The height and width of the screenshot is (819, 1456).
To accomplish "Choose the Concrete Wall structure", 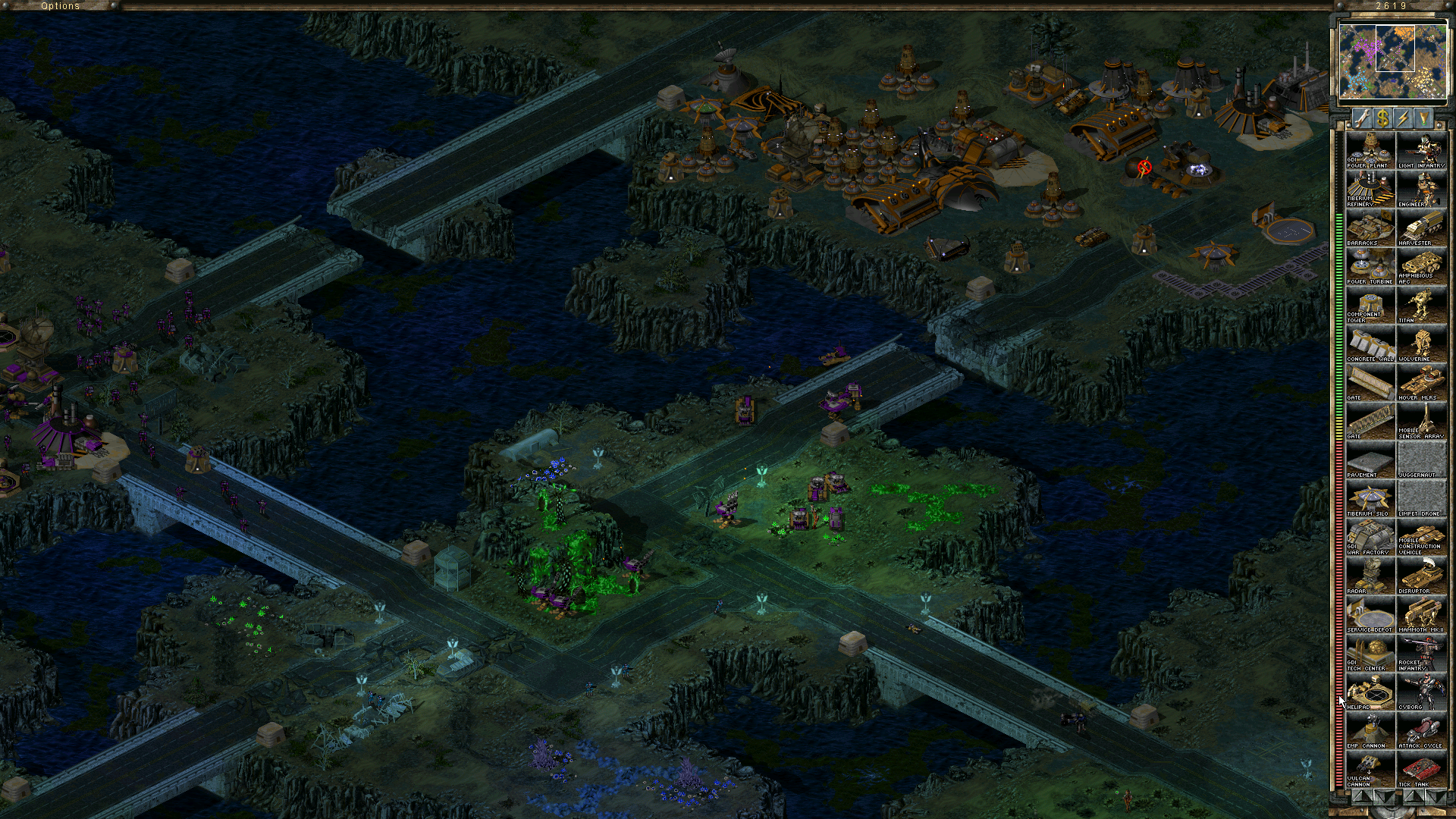I will coord(1370,344).
